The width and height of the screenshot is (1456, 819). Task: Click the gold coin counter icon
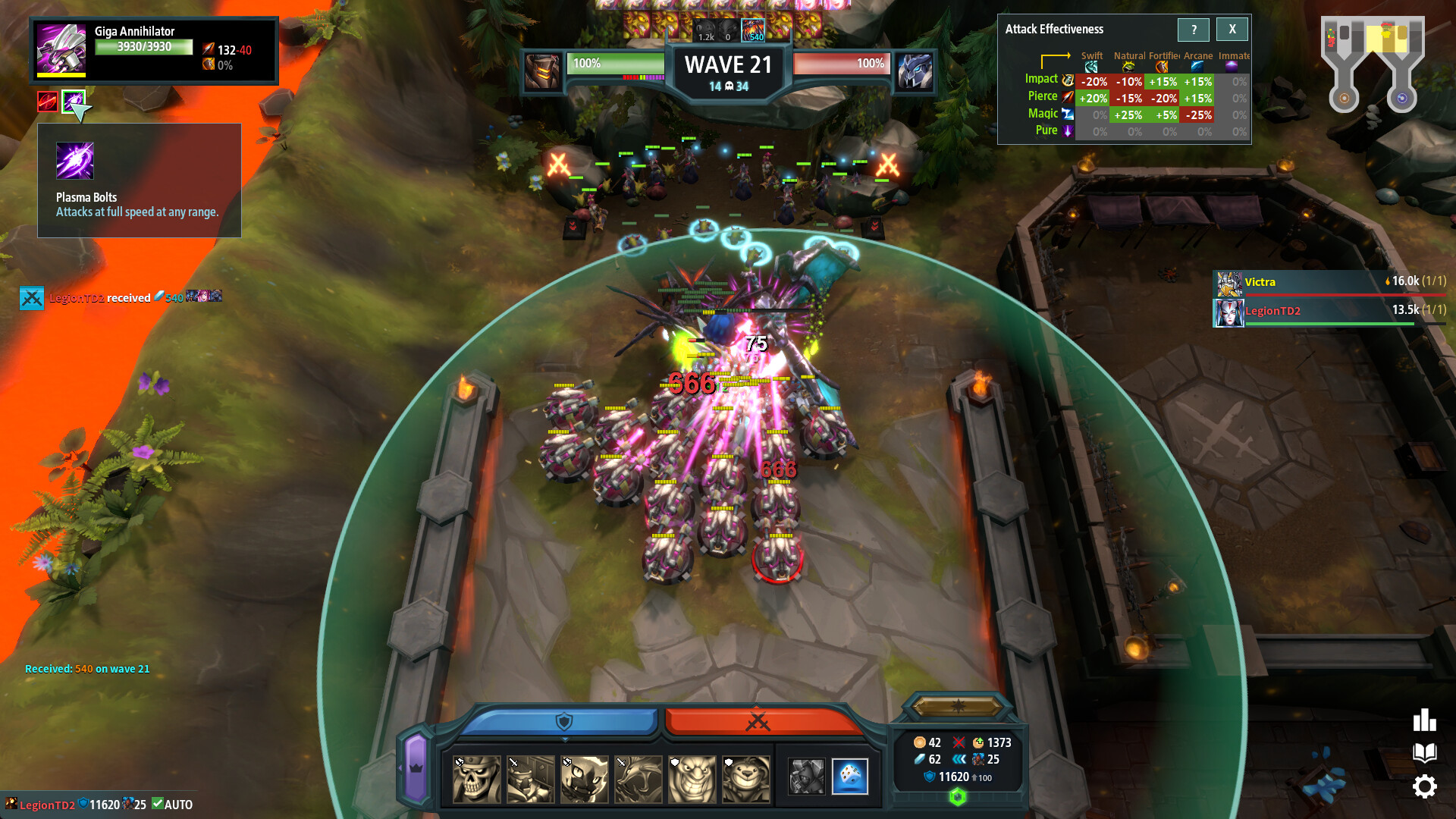918,743
